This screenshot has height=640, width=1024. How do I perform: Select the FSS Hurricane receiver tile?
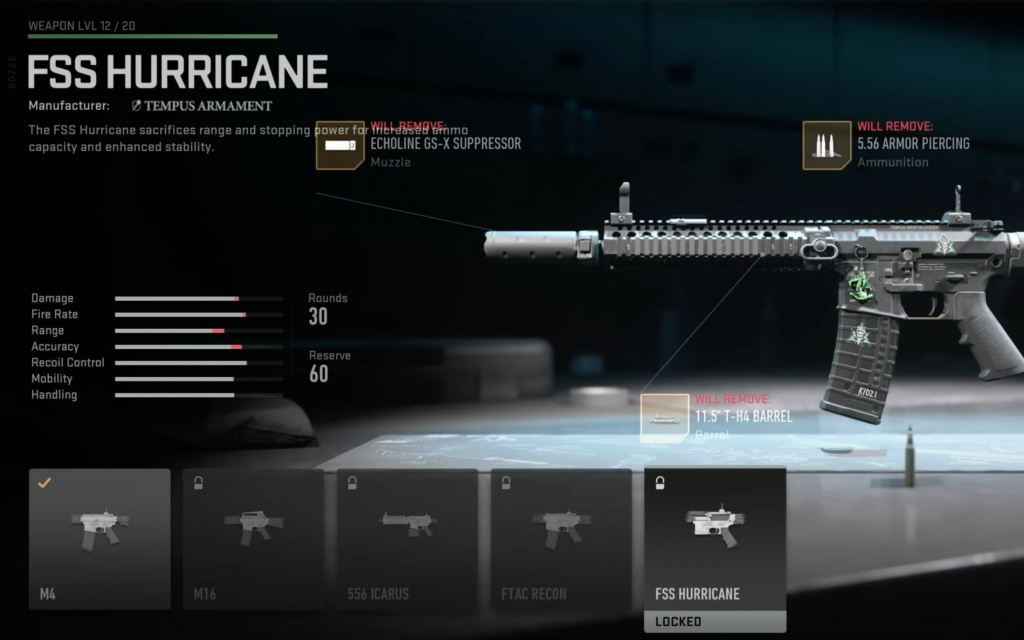click(x=715, y=539)
